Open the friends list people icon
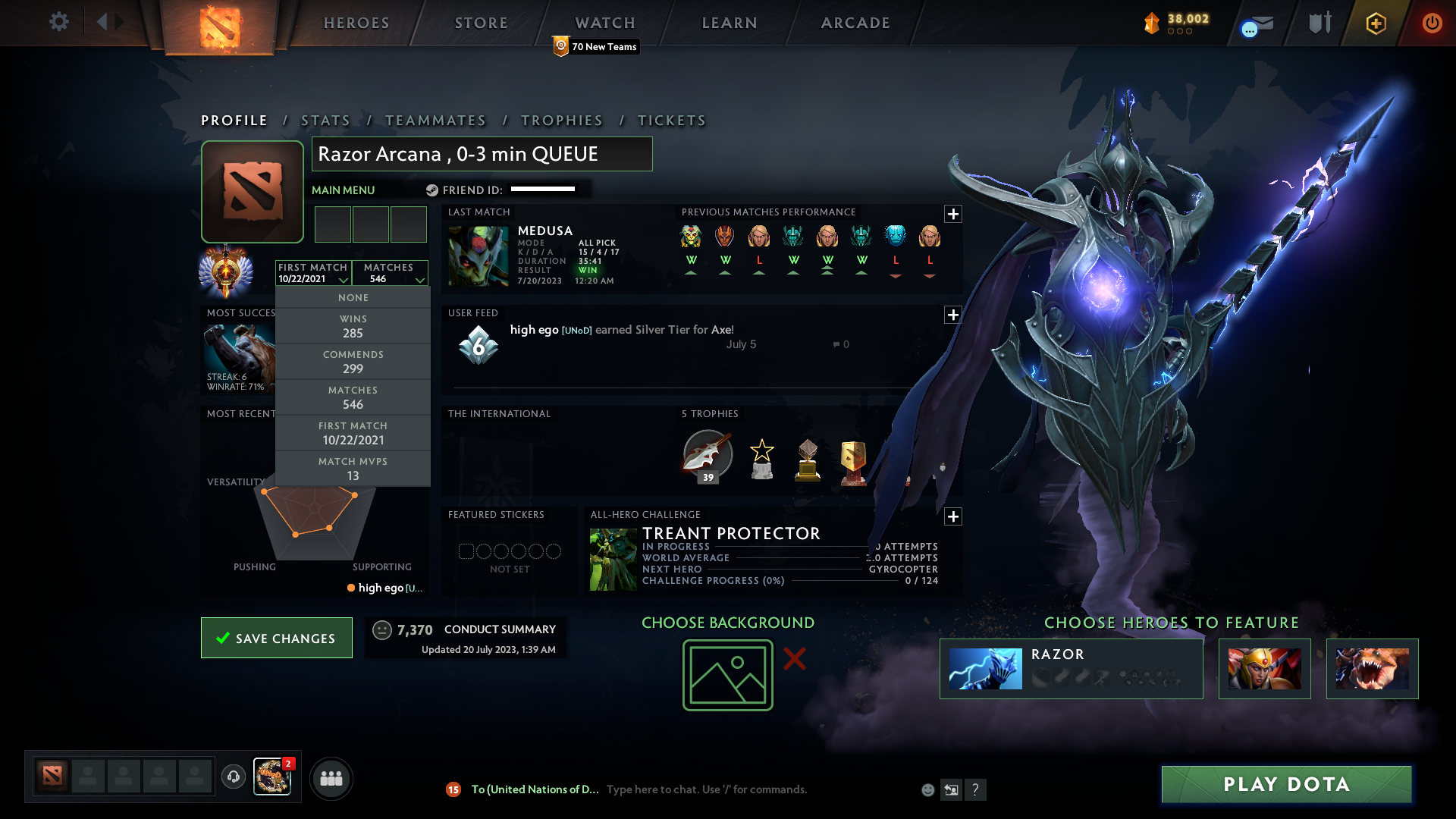1456x819 pixels. pos(331,778)
